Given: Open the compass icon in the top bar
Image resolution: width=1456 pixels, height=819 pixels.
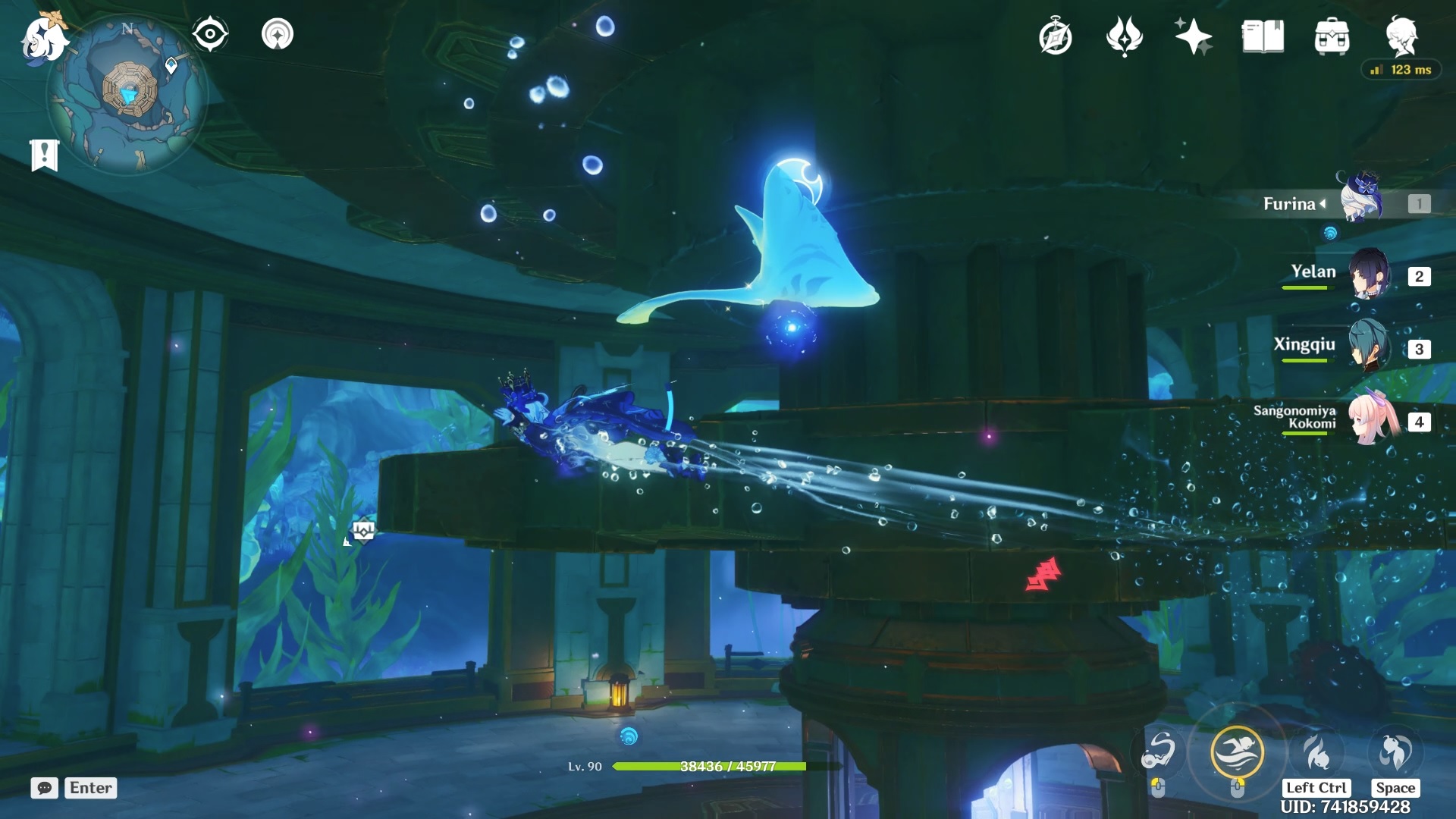Looking at the screenshot, I should click(1056, 36).
